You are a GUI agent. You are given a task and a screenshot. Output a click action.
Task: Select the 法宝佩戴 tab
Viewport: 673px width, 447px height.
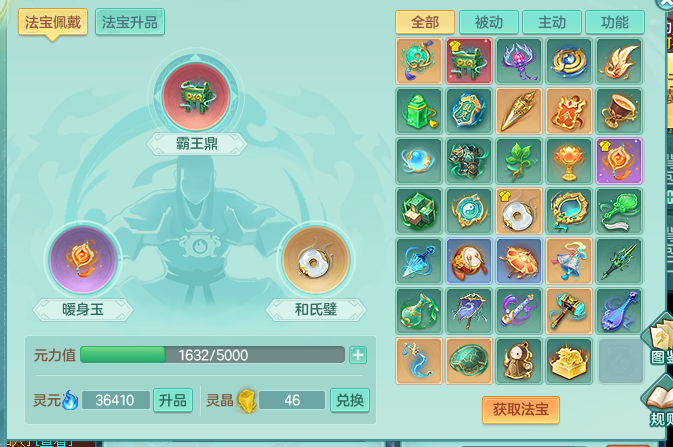point(52,22)
